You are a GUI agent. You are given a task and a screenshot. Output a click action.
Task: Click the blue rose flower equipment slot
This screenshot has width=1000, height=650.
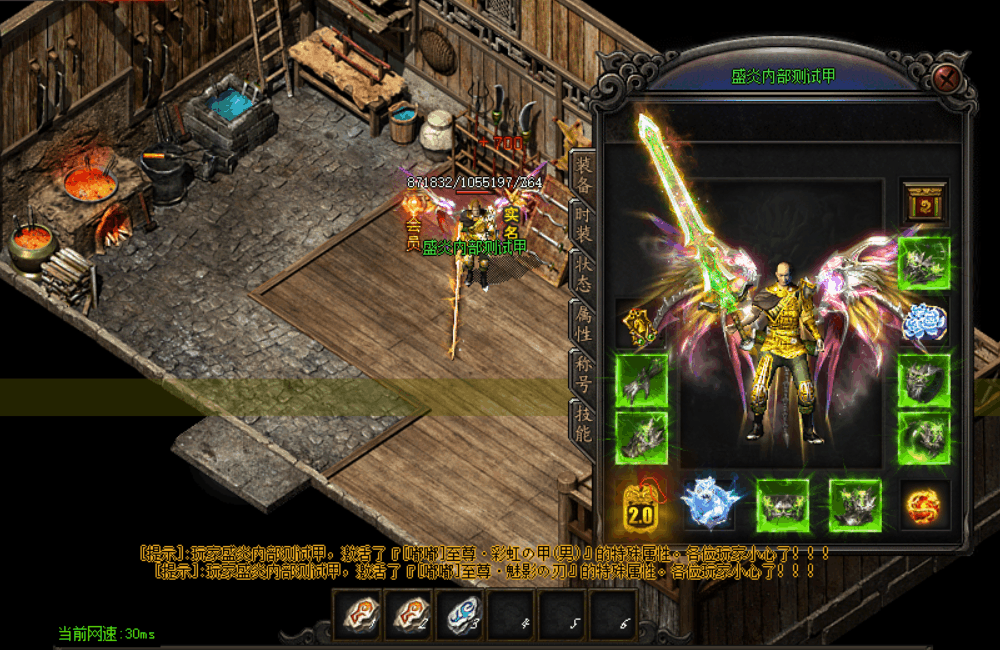point(923,322)
